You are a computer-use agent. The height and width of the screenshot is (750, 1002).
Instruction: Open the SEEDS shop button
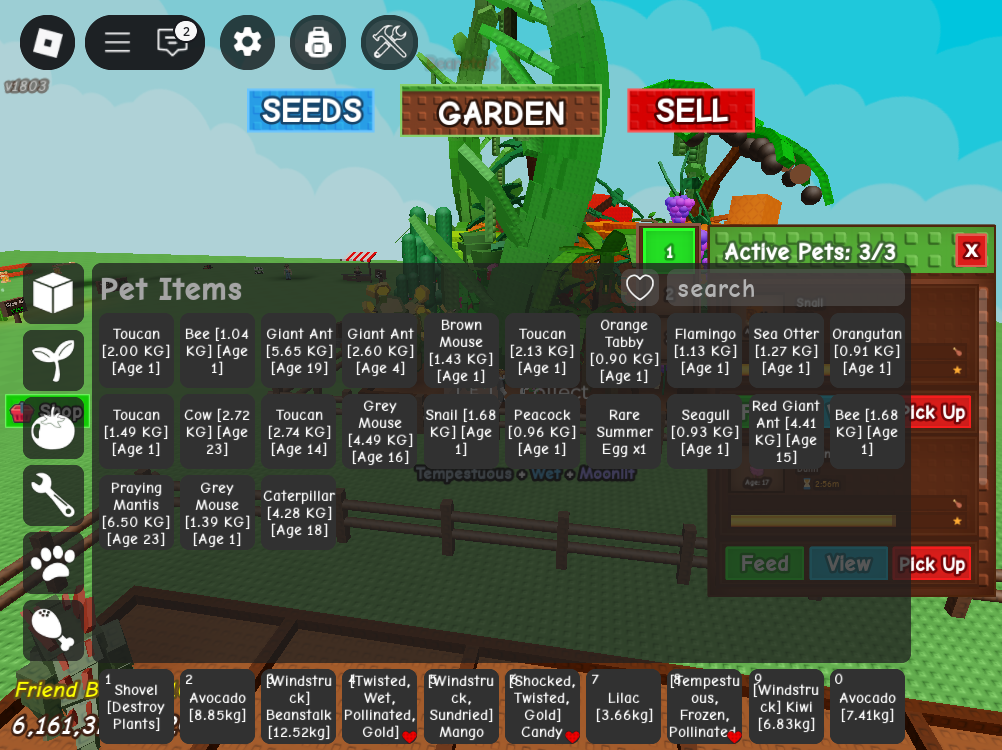311,111
